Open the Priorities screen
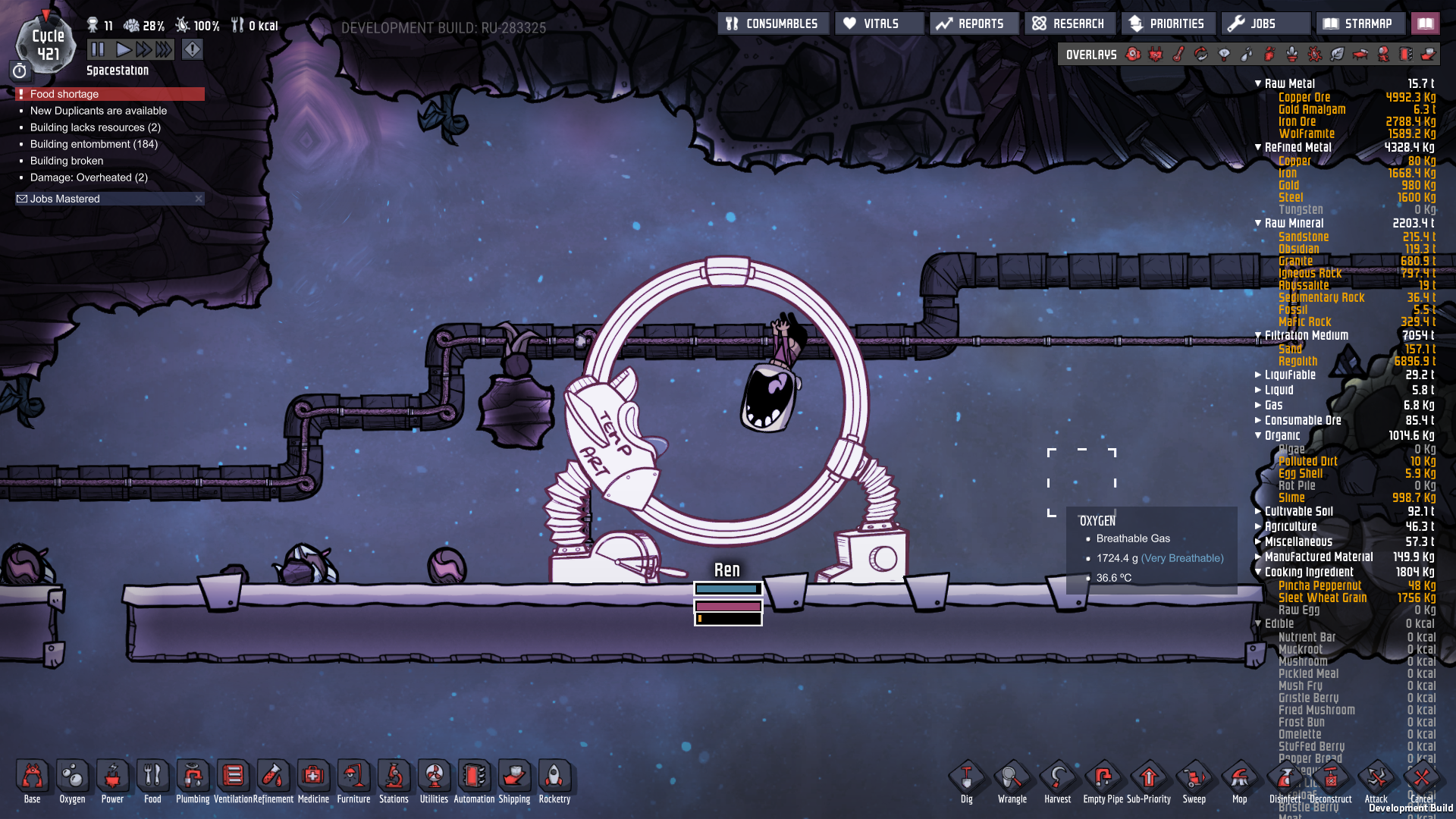This screenshot has height=819, width=1456. pyautogui.click(x=1167, y=24)
